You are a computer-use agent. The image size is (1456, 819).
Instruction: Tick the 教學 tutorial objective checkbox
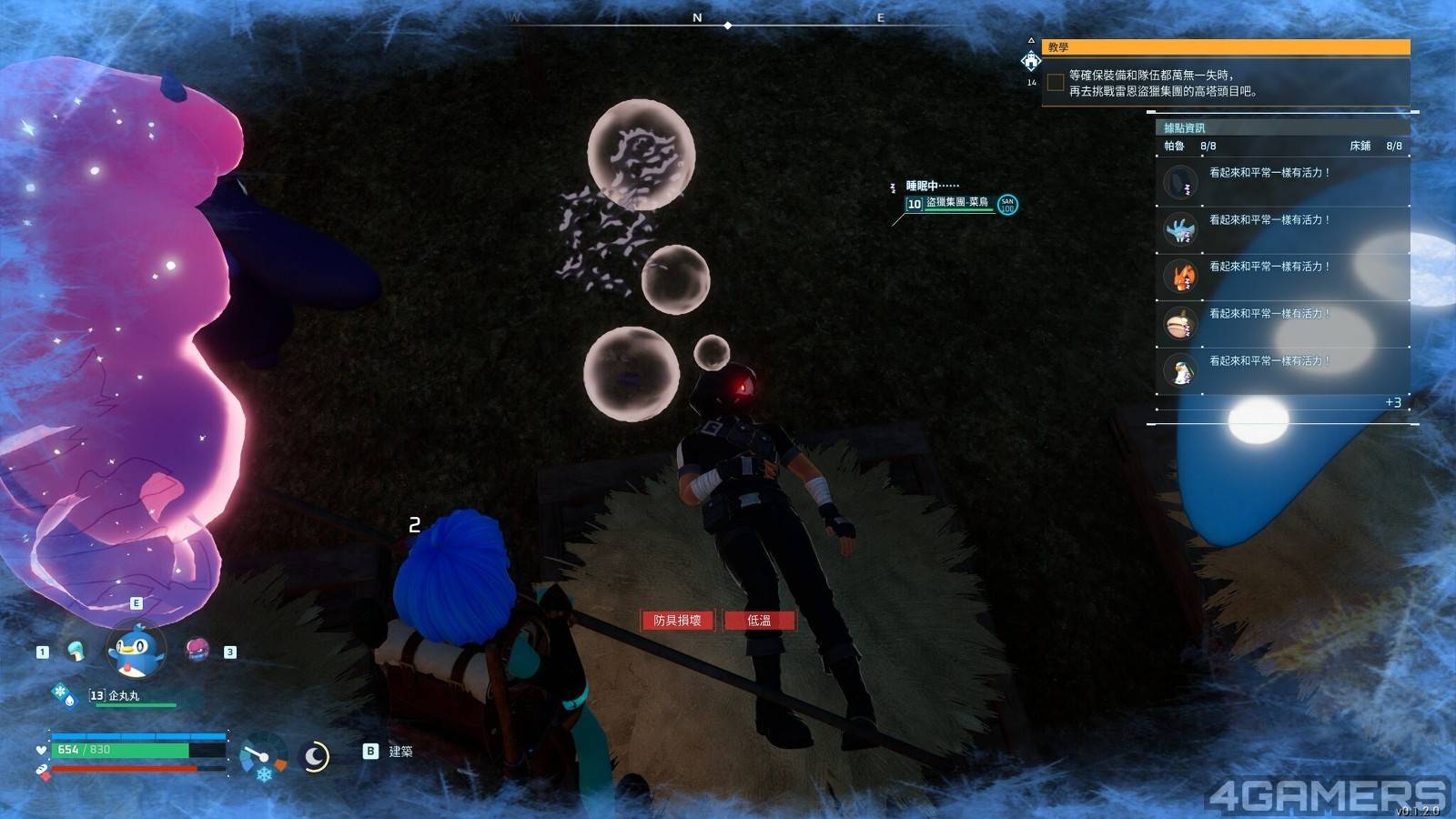point(1056,83)
